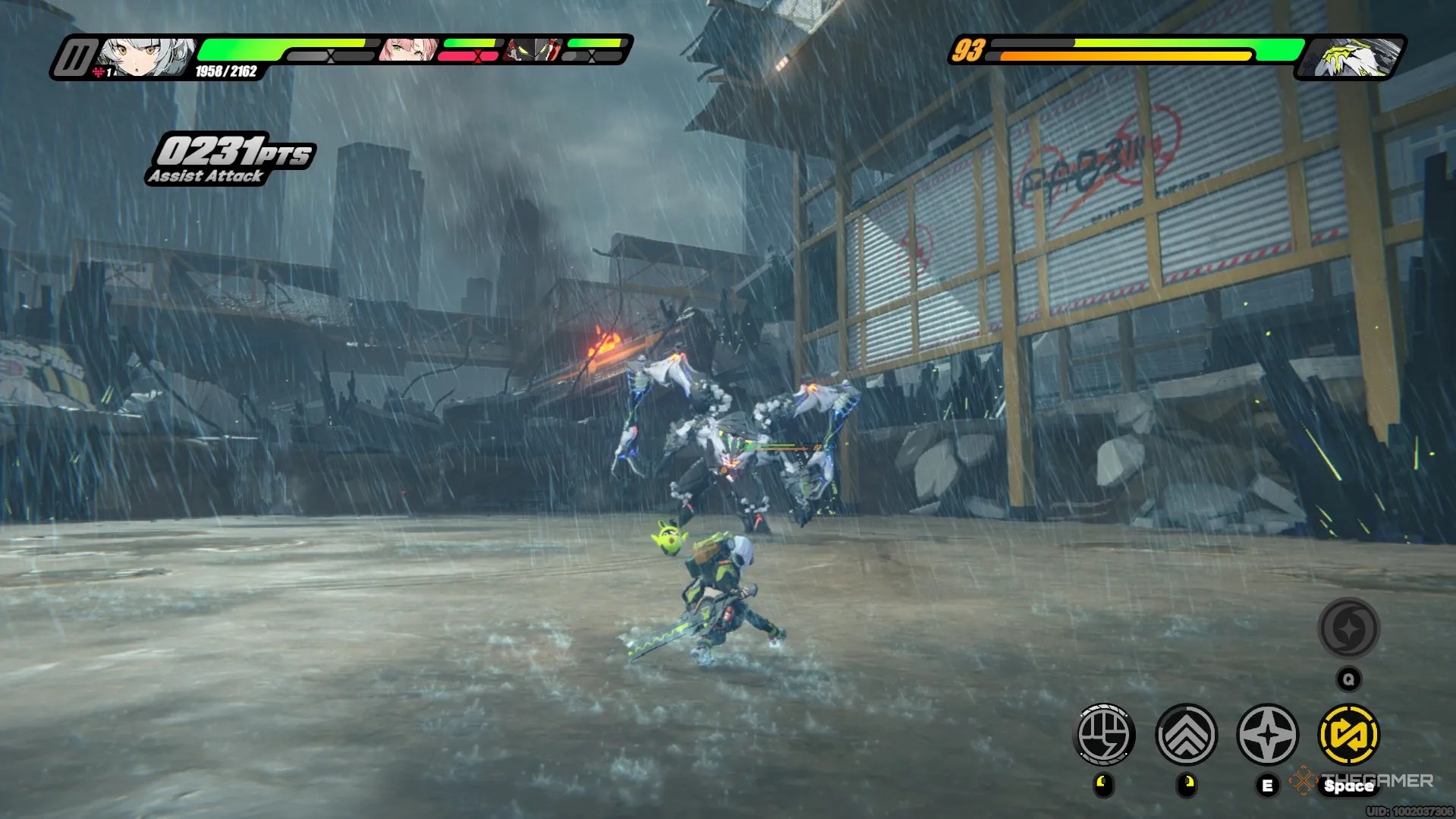Viewport: 1456px width, 819px height.
Task: Select the fist-shaped basic attack icon
Action: tap(1105, 733)
